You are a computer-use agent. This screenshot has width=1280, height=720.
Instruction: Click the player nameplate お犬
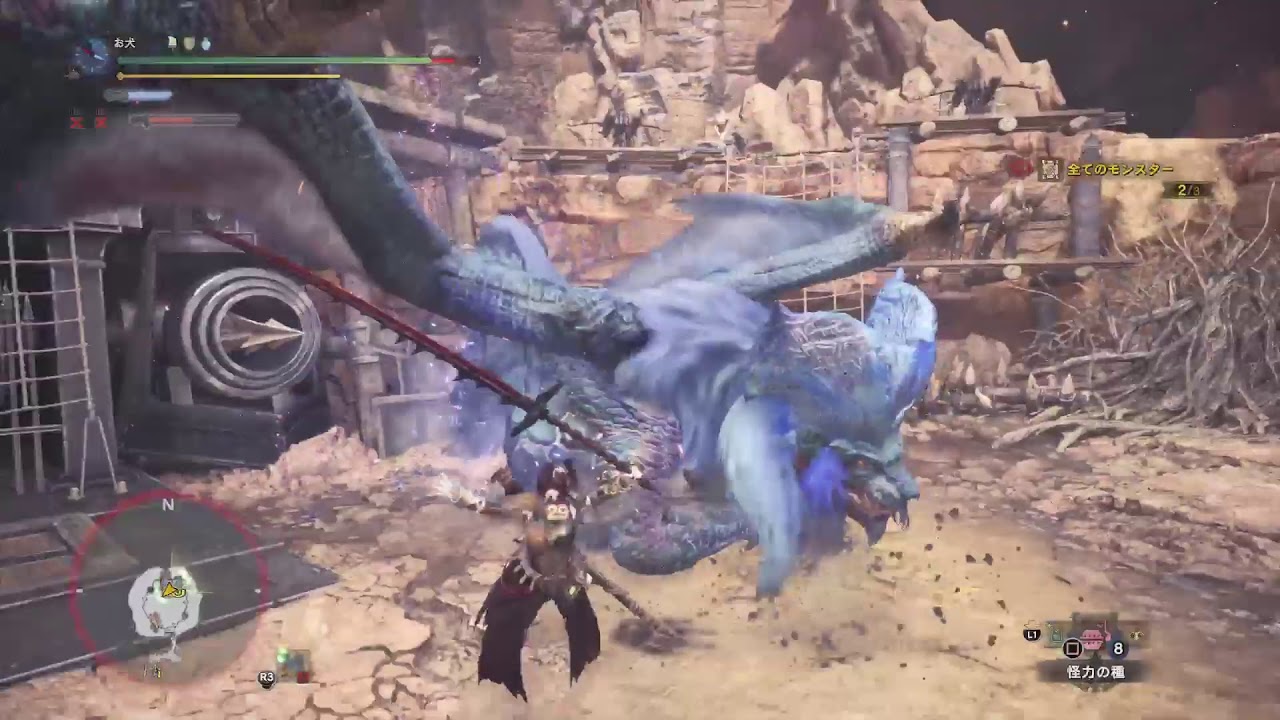[125, 43]
